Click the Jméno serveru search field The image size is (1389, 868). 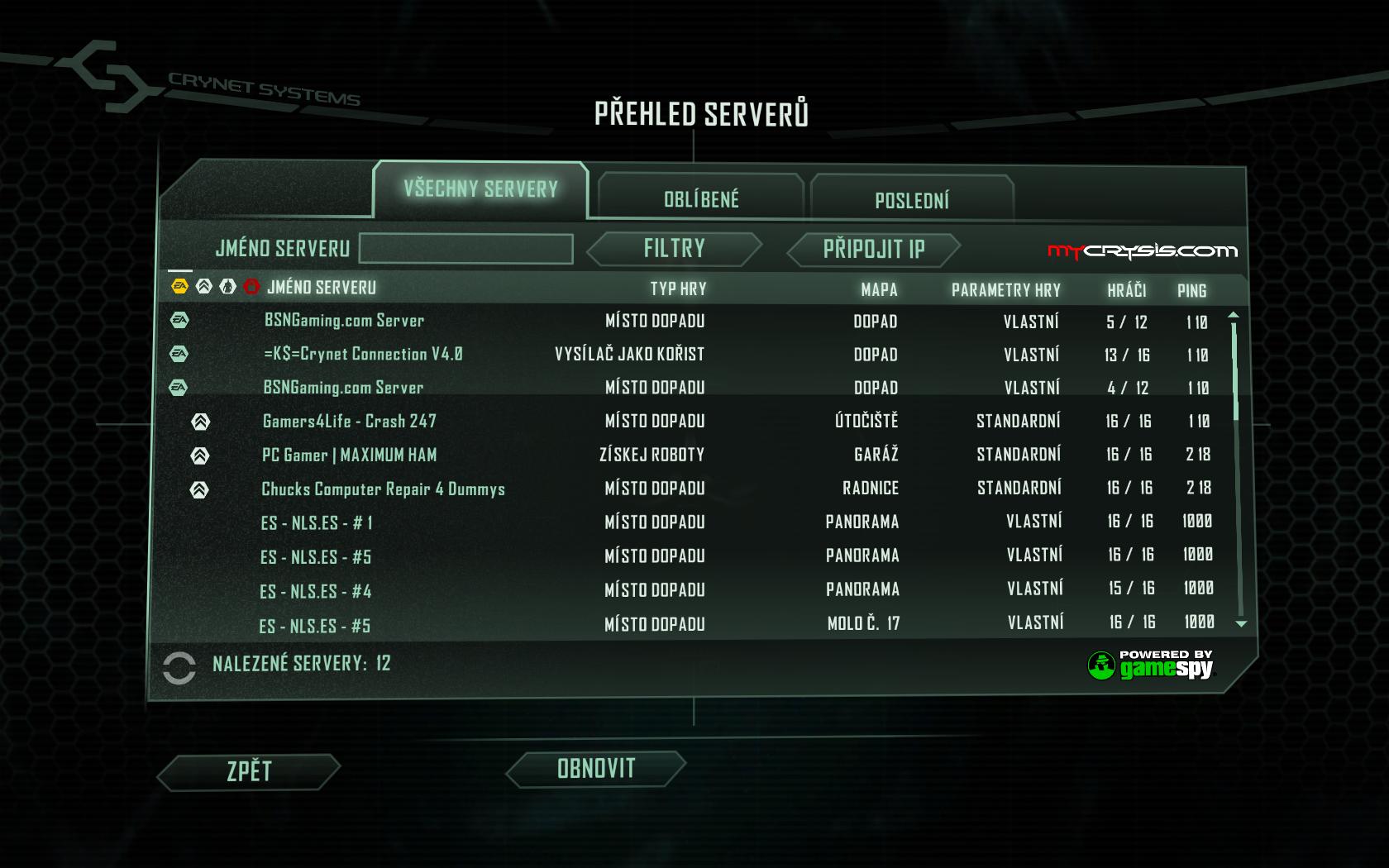pyautogui.click(x=466, y=249)
